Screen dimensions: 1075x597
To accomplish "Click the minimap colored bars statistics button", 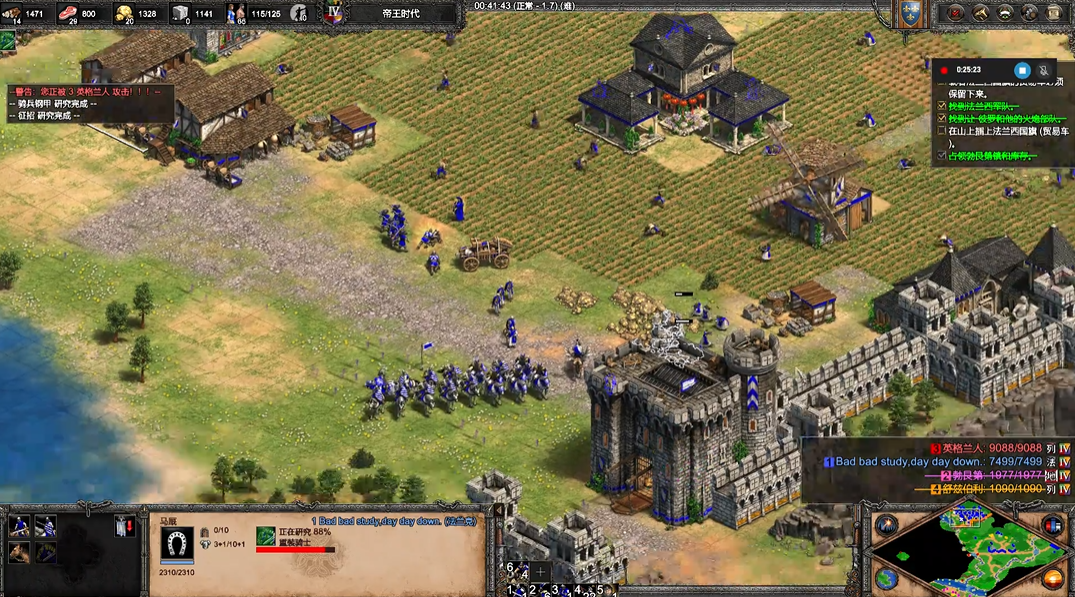I will (x=1052, y=525).
